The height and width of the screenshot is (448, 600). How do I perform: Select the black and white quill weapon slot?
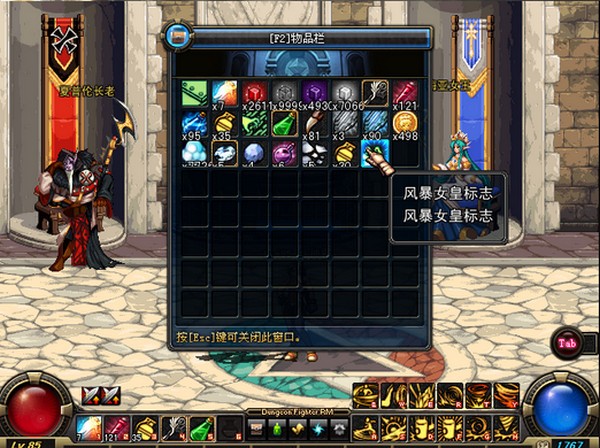coord(374,94)
